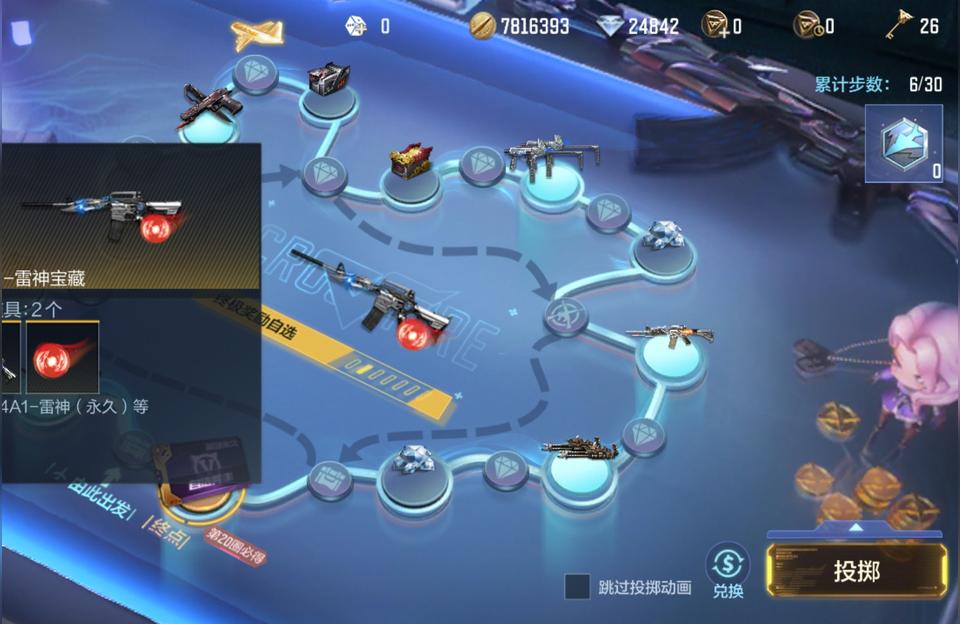This screenshot has width=960, height=624.
Task: Choose the black supply crate tile
Action: (328, 82)
